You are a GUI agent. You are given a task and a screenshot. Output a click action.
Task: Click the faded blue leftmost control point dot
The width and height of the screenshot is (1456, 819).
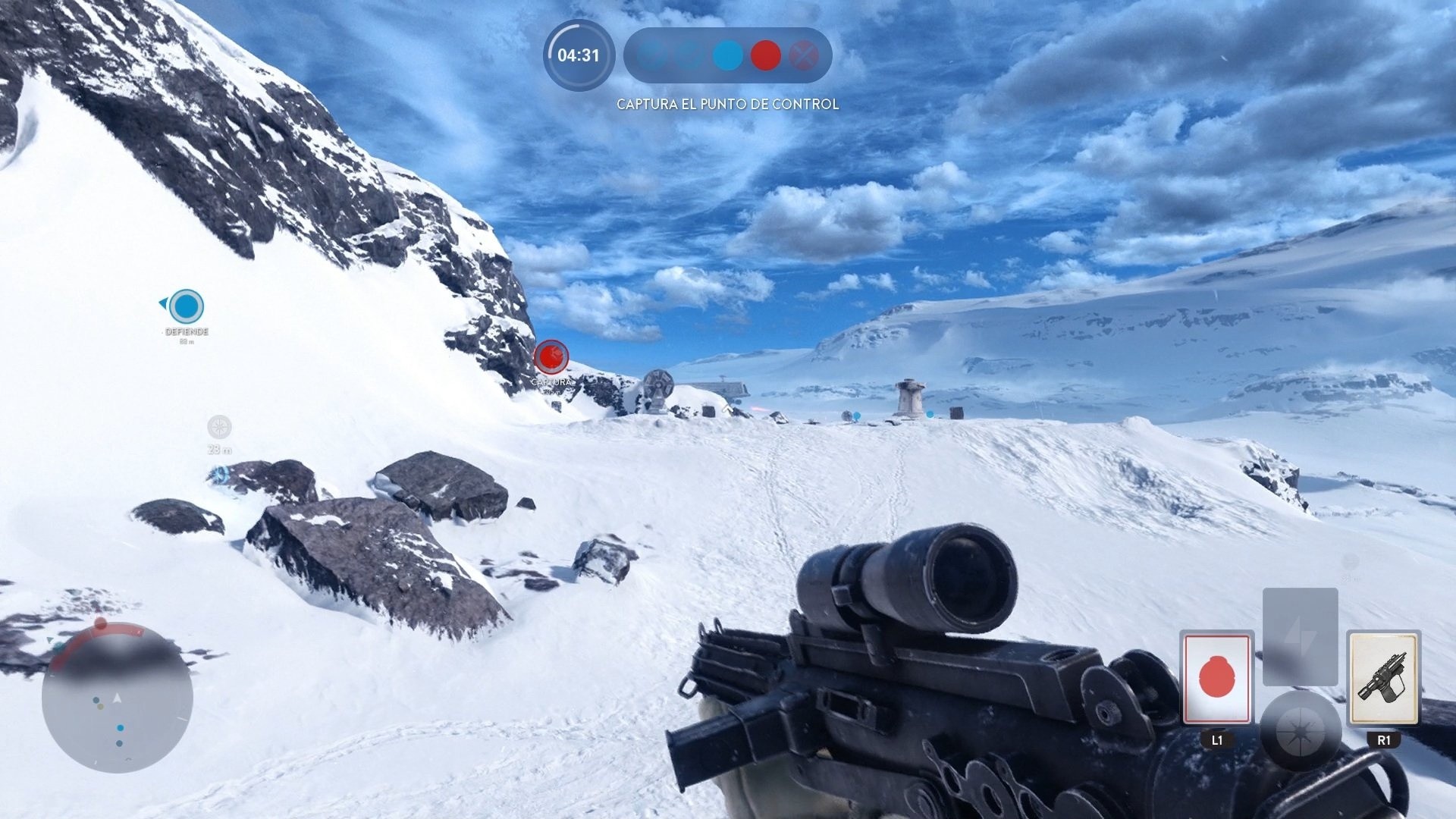pos(650,55)
